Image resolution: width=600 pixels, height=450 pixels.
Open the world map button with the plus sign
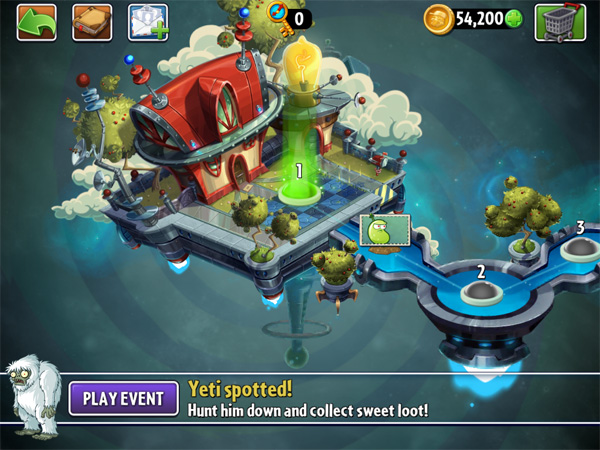[148, 21]
